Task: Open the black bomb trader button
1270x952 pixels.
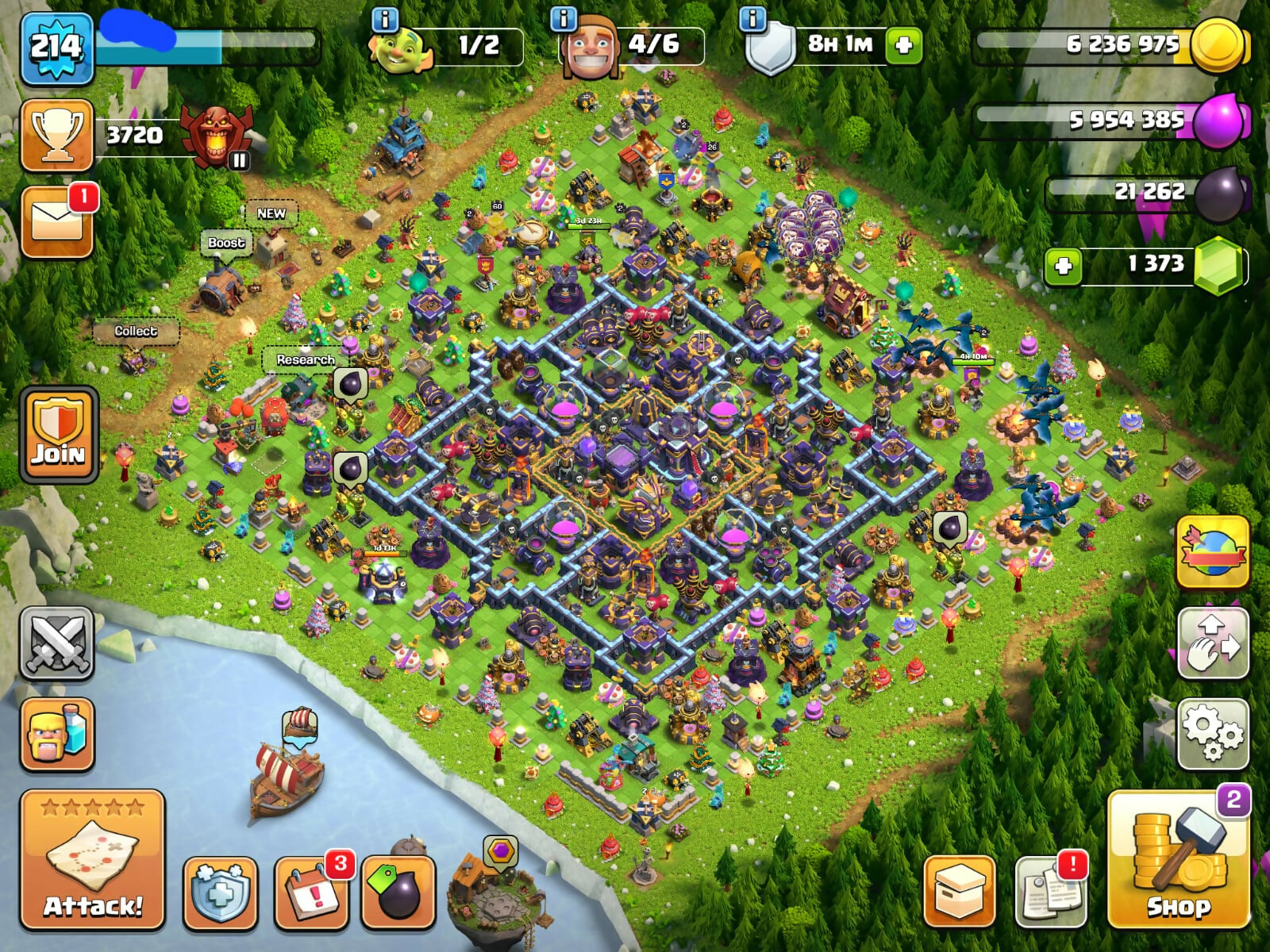Action: (398, 892)
